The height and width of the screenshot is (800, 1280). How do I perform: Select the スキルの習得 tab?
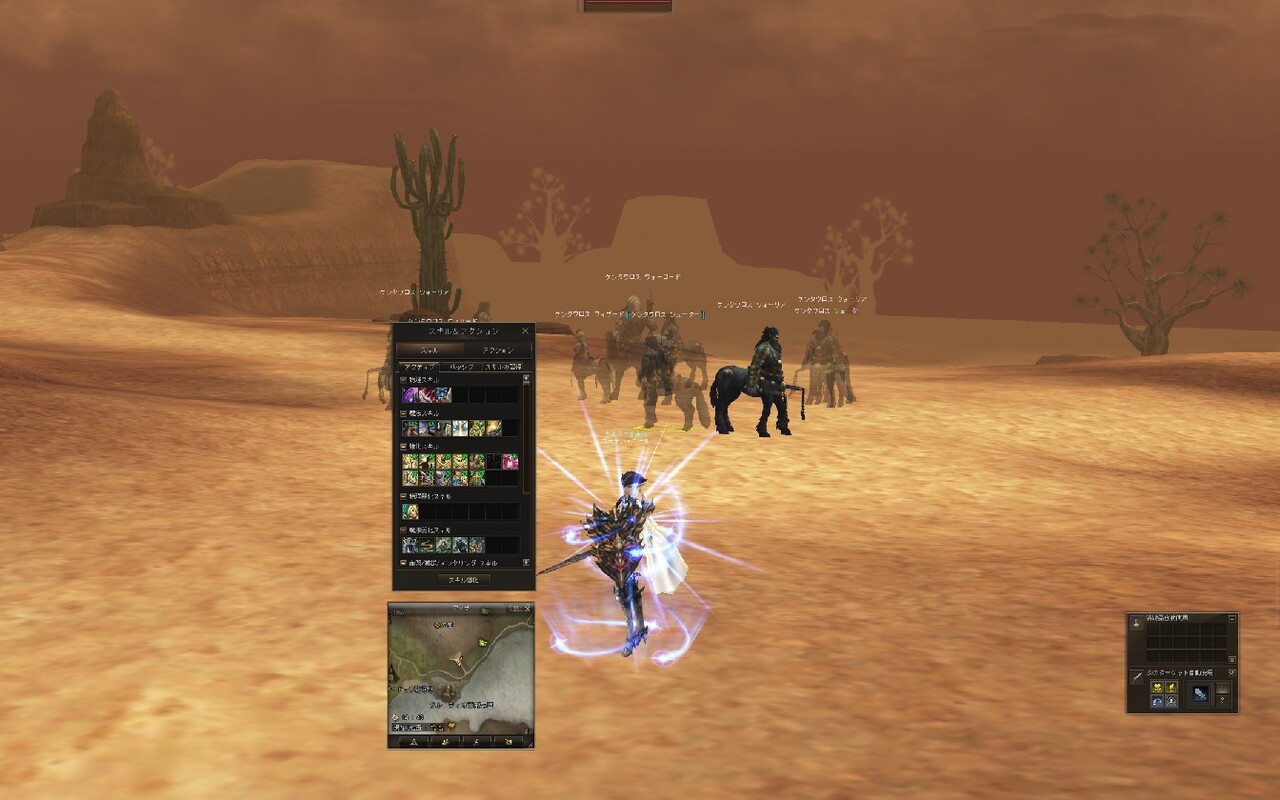point(504,365)
